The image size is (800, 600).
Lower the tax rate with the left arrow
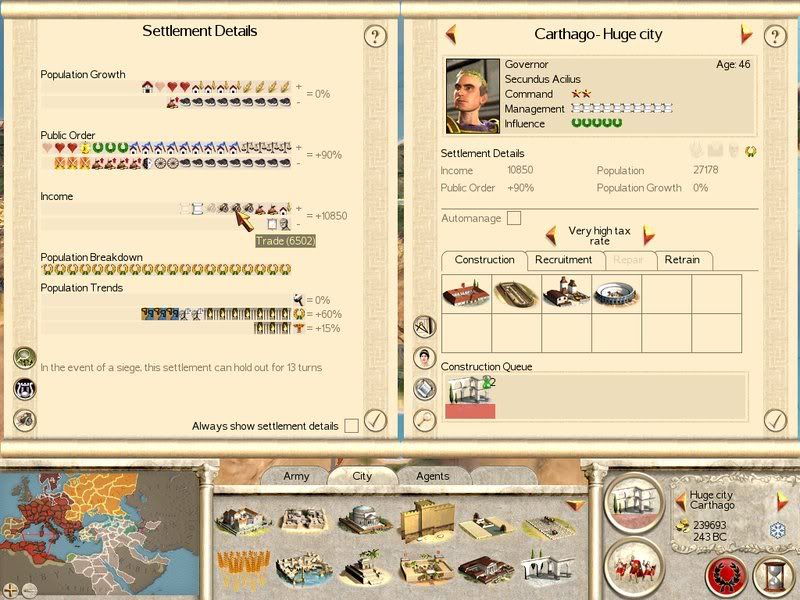551,236
